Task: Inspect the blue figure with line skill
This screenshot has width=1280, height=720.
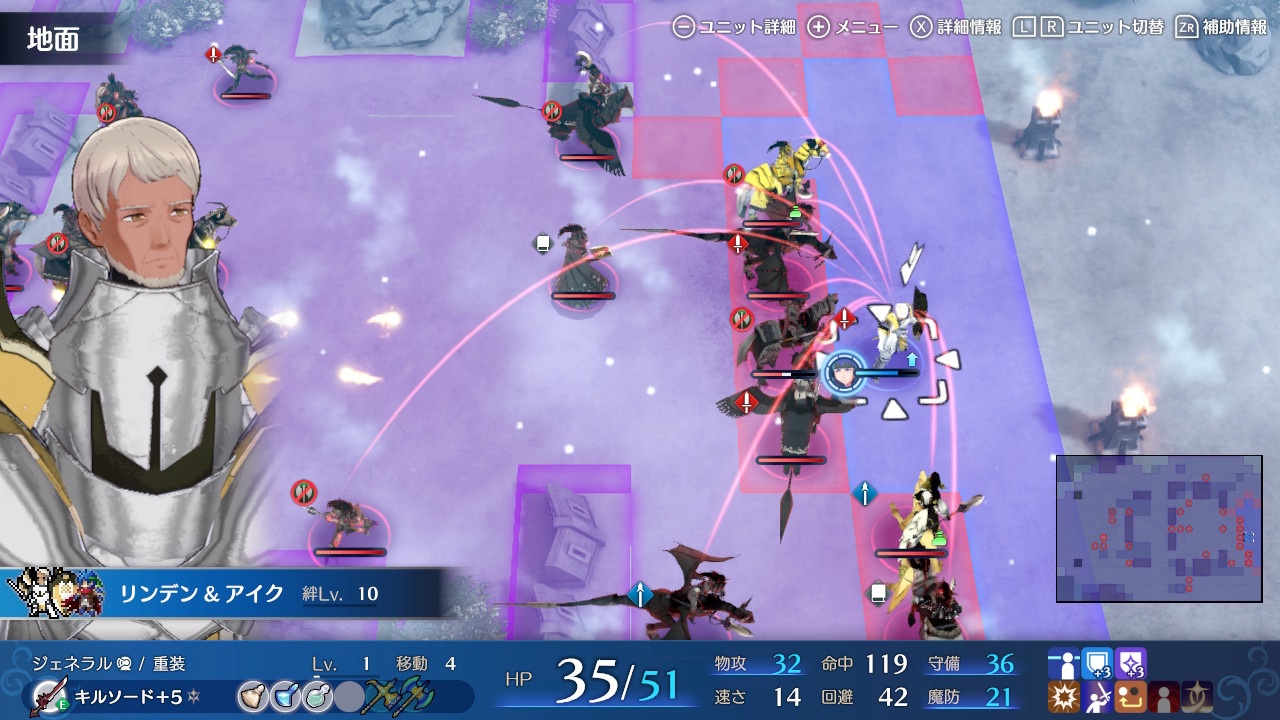Action: click(1063, 664)
